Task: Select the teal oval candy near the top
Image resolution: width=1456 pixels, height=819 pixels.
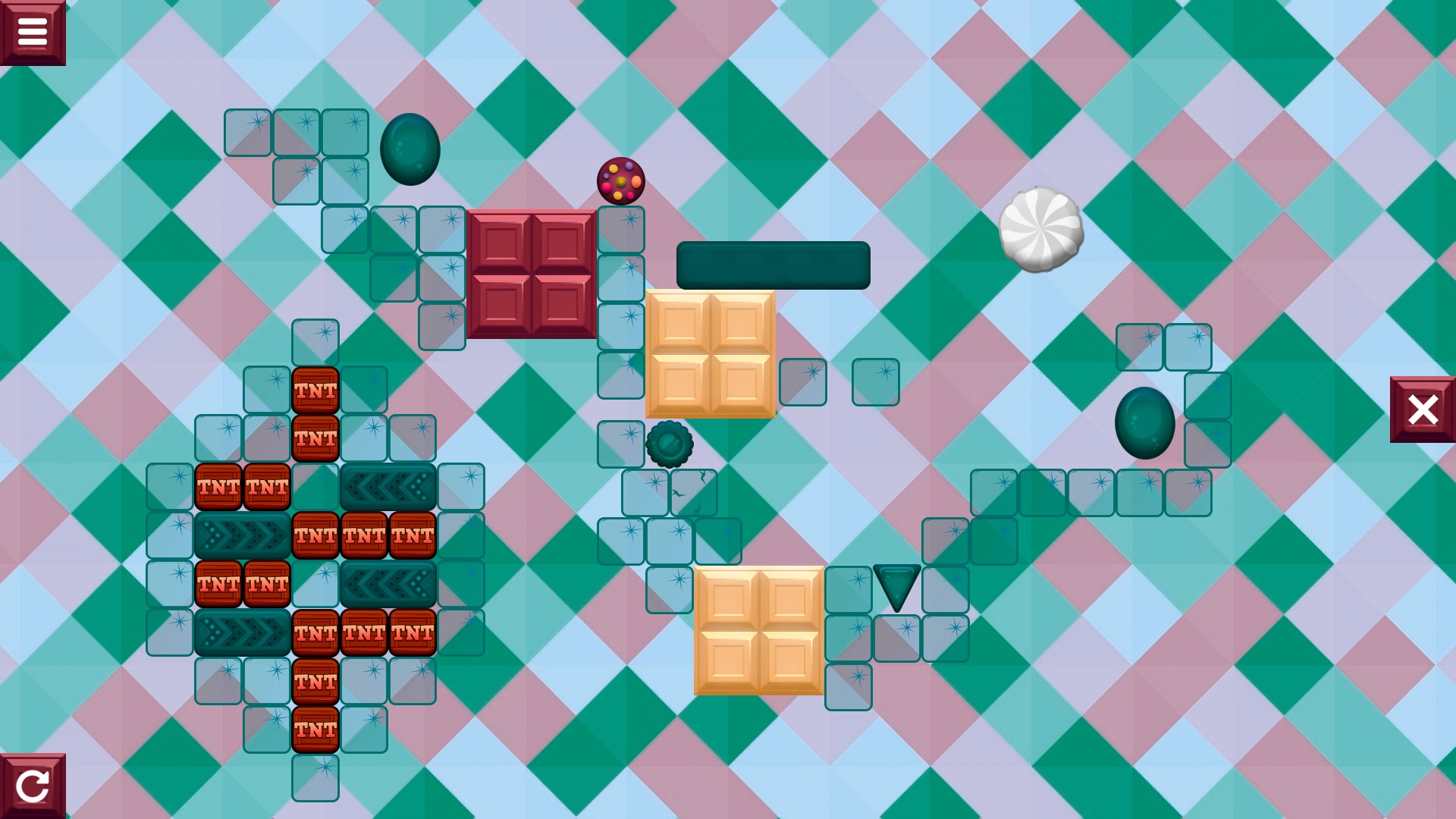Action: 411,149
